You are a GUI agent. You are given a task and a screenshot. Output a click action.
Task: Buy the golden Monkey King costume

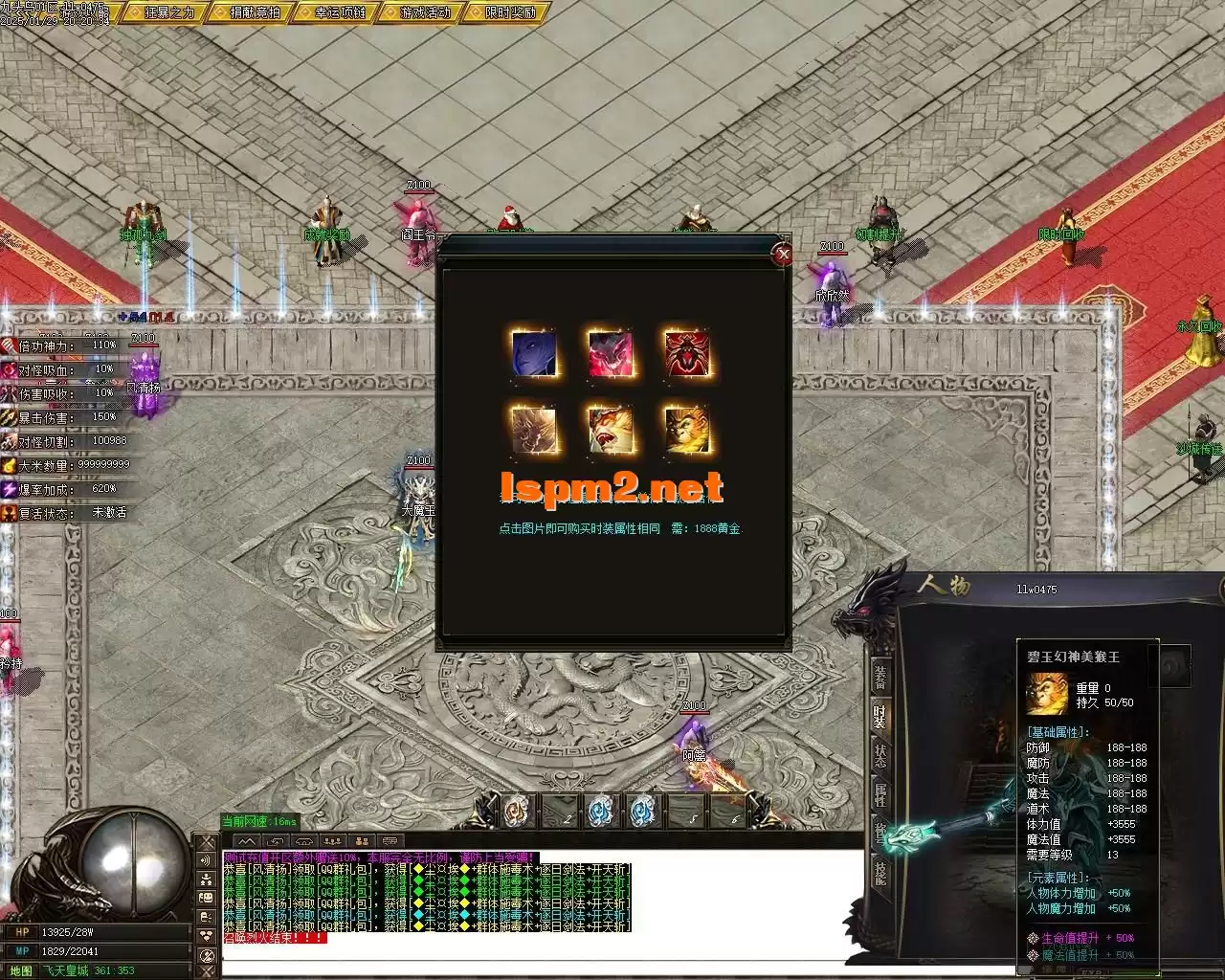(687, 429)
